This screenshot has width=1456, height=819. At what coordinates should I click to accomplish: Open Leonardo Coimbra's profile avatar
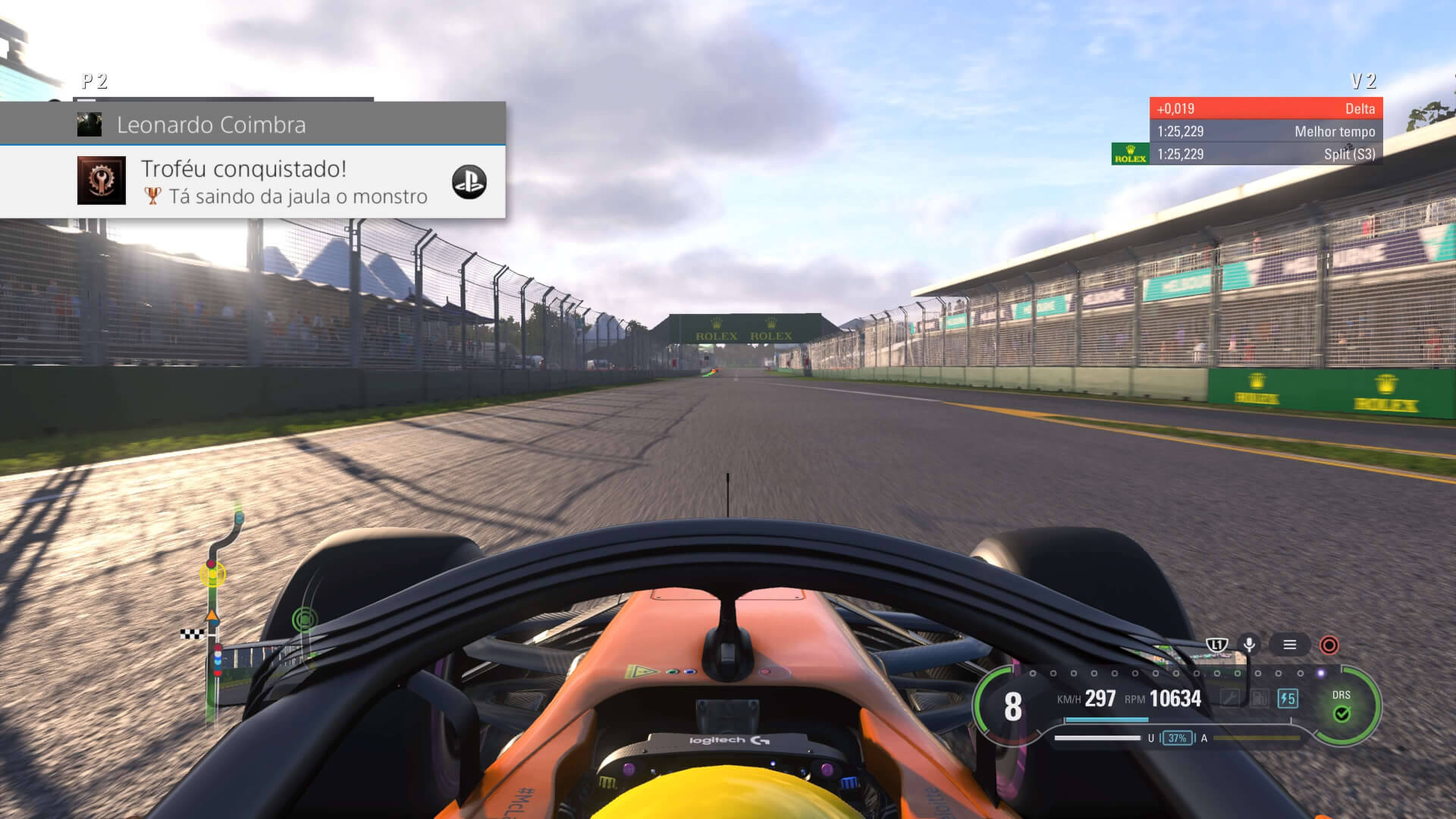[89, 124]
